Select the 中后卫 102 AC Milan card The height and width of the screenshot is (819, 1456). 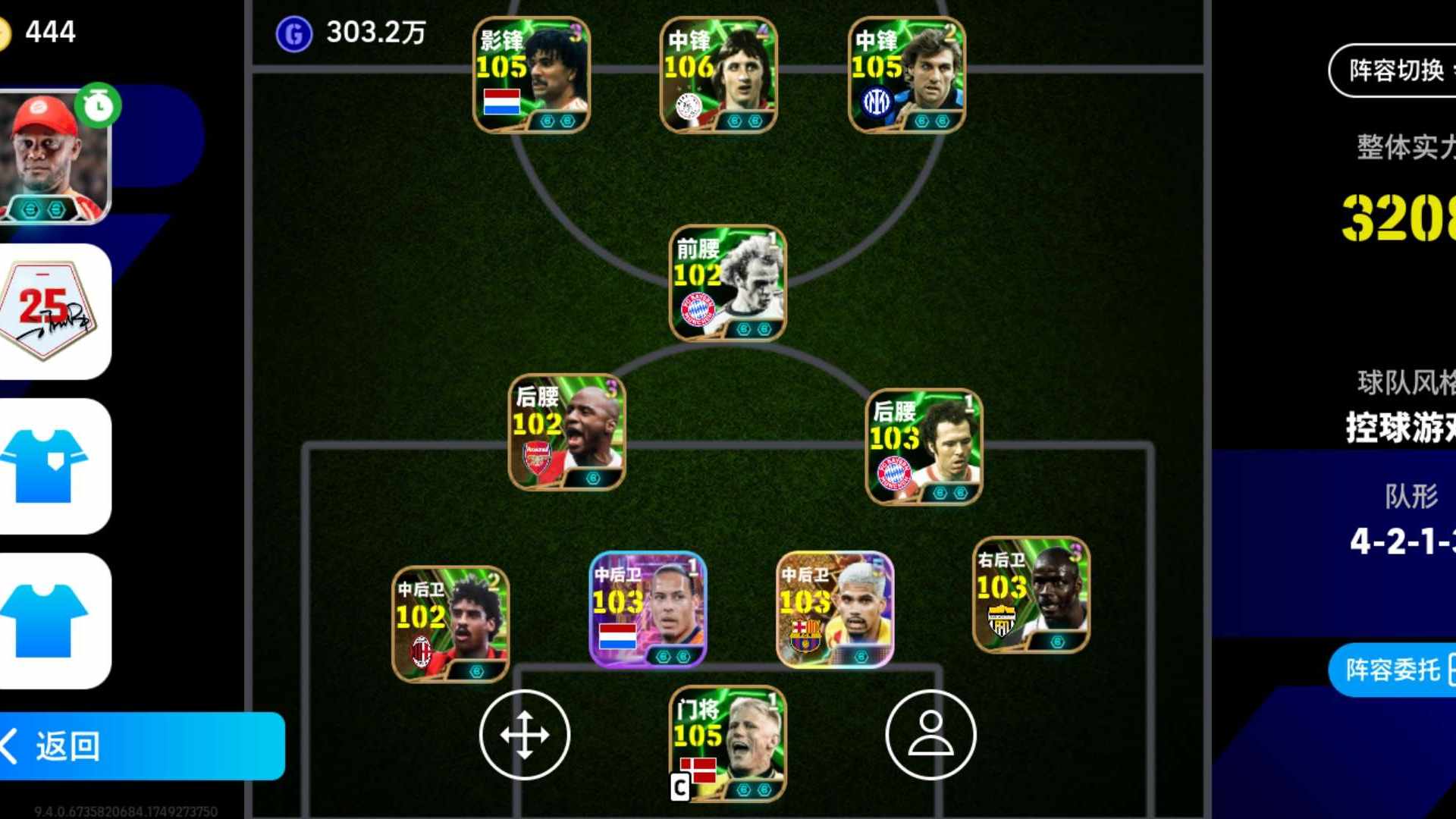click(x=450, y=624)
